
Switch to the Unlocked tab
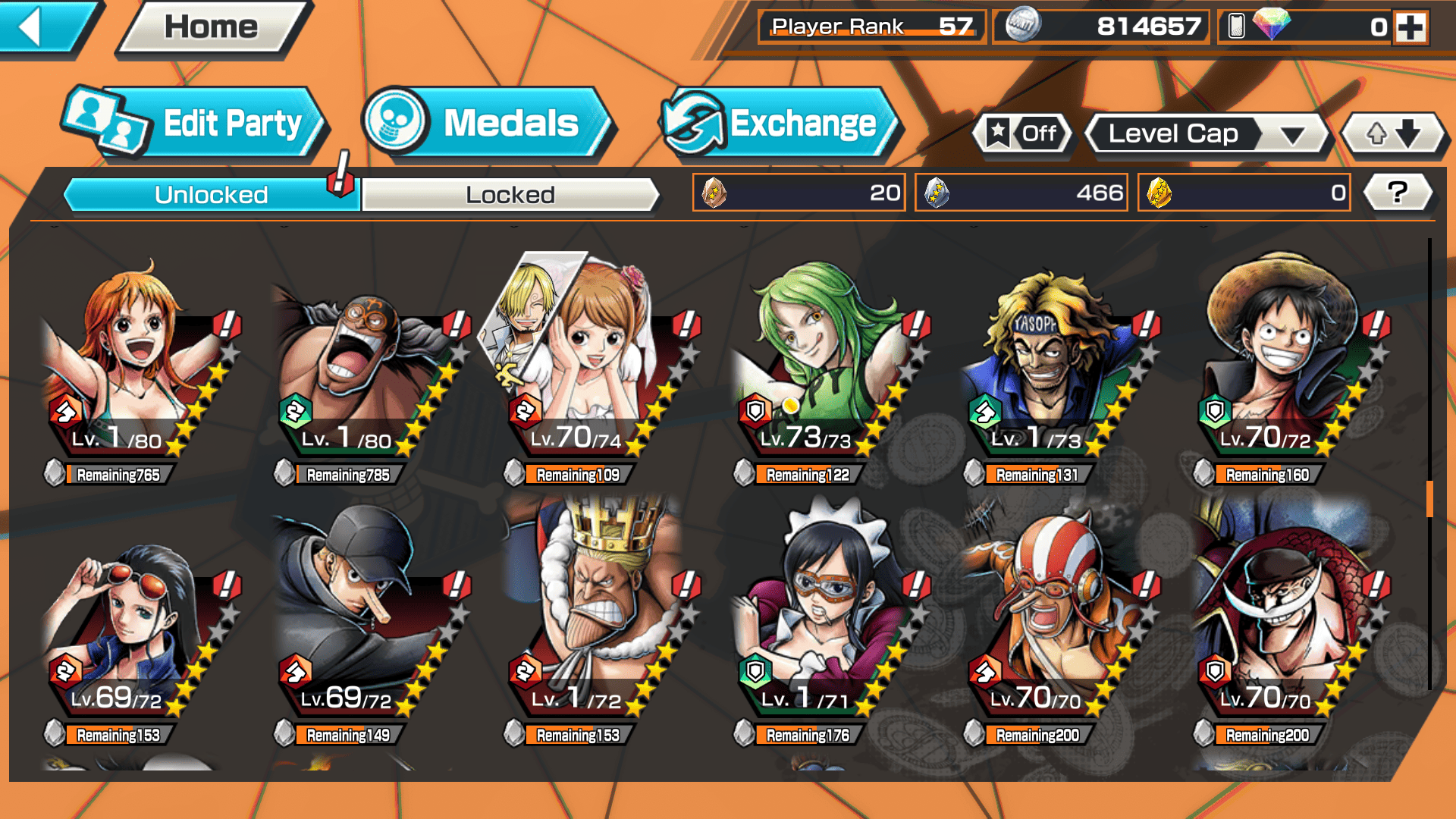click(x=211, y=195)
